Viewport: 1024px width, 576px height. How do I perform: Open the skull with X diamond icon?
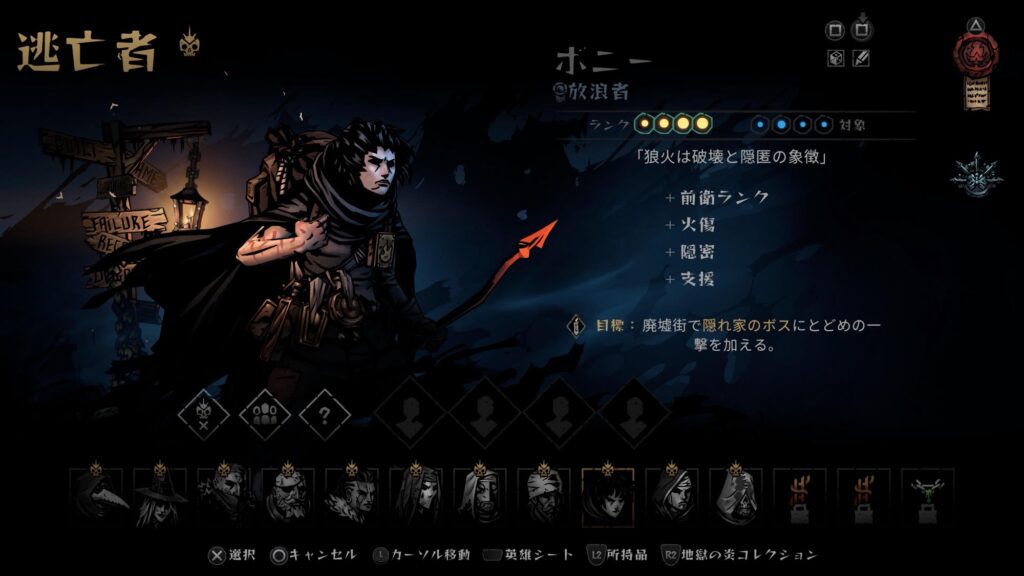coord(204,414)
